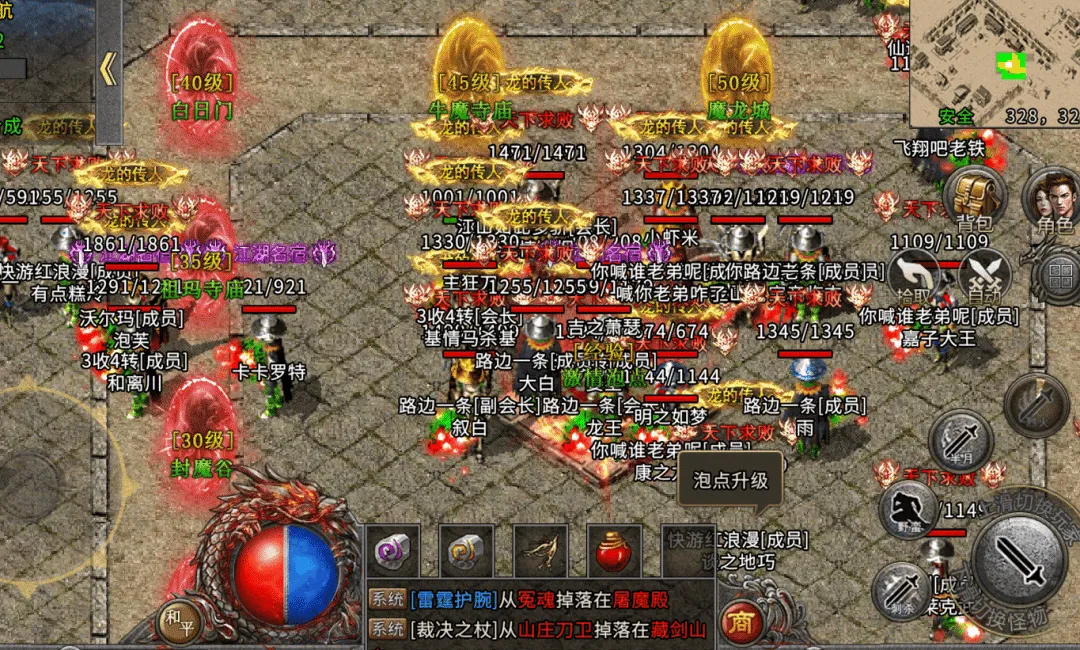The width and height of the screenshot is (1080, 650).
Task: Toggle 自动 auto-combat crossed swords
Action: [x=985, y=275]
